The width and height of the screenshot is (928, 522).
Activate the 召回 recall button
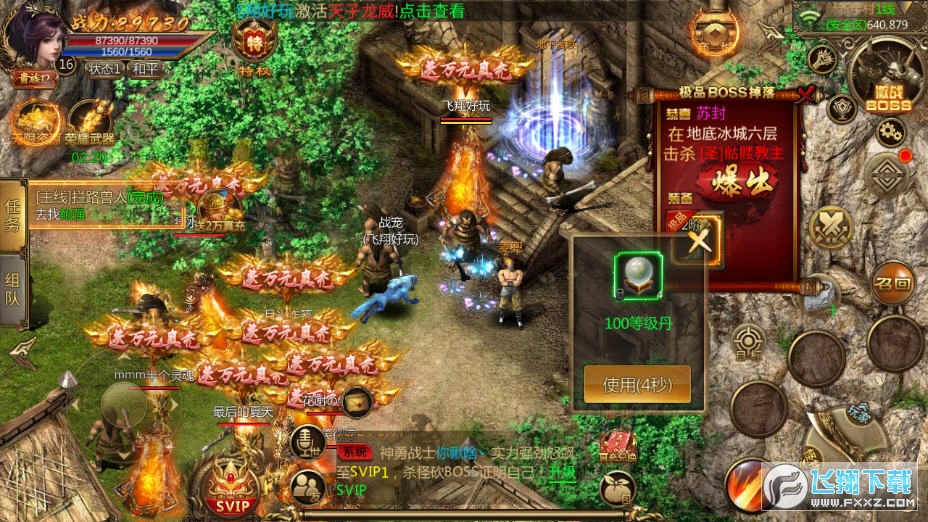point(892,283)
